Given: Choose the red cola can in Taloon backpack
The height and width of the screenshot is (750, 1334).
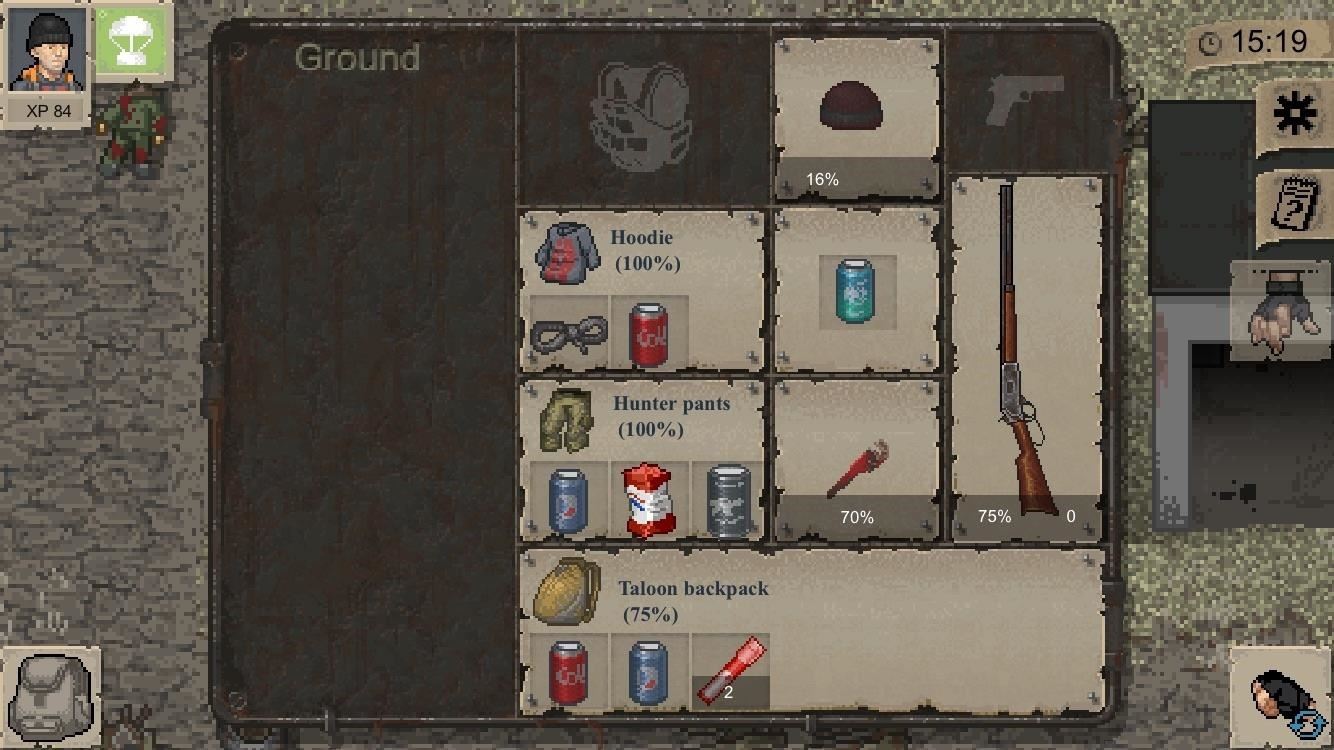Looking at the screenshot, I should tap(569, 673).
